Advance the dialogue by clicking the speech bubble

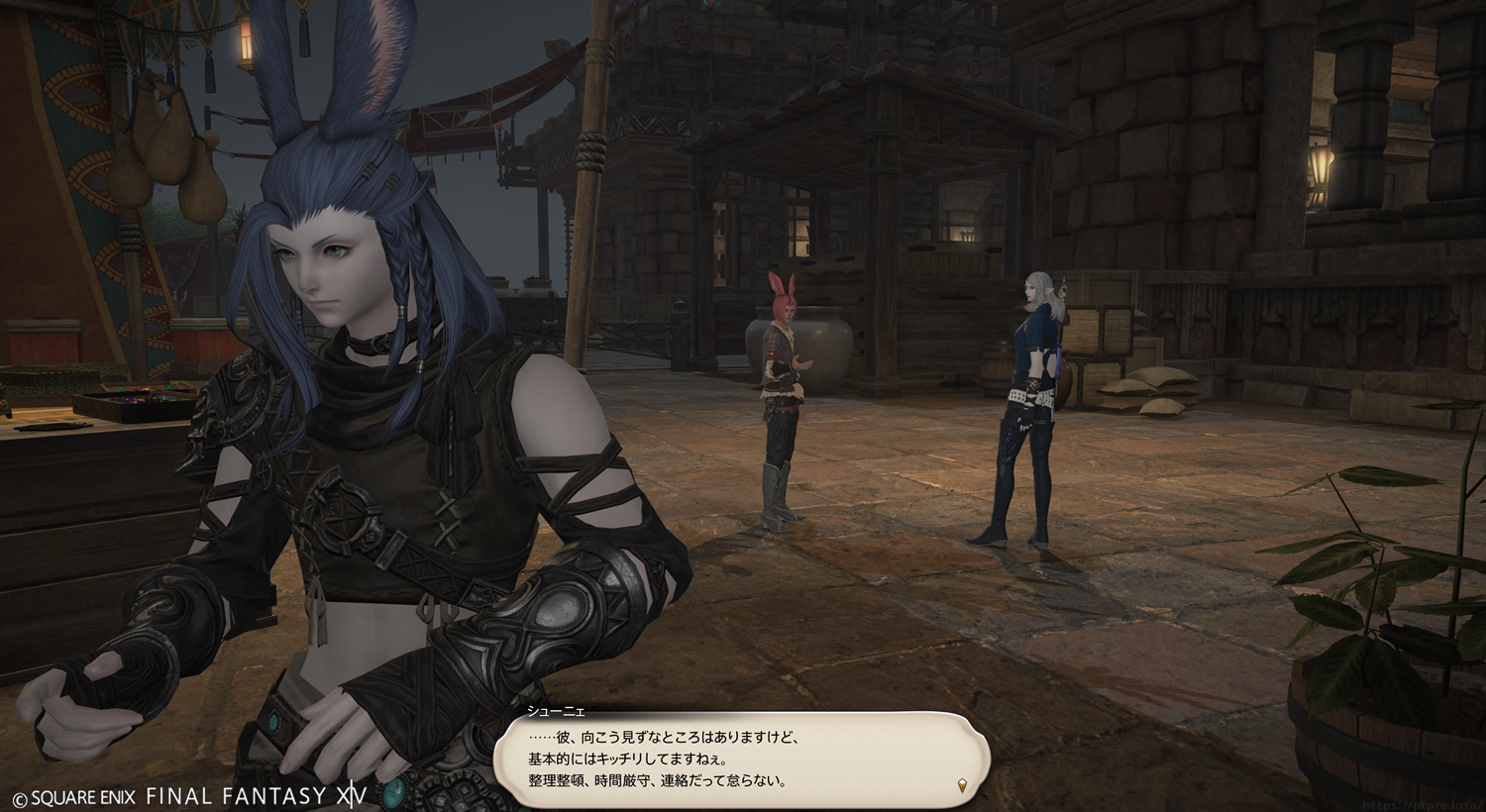(x=741, y=759)
